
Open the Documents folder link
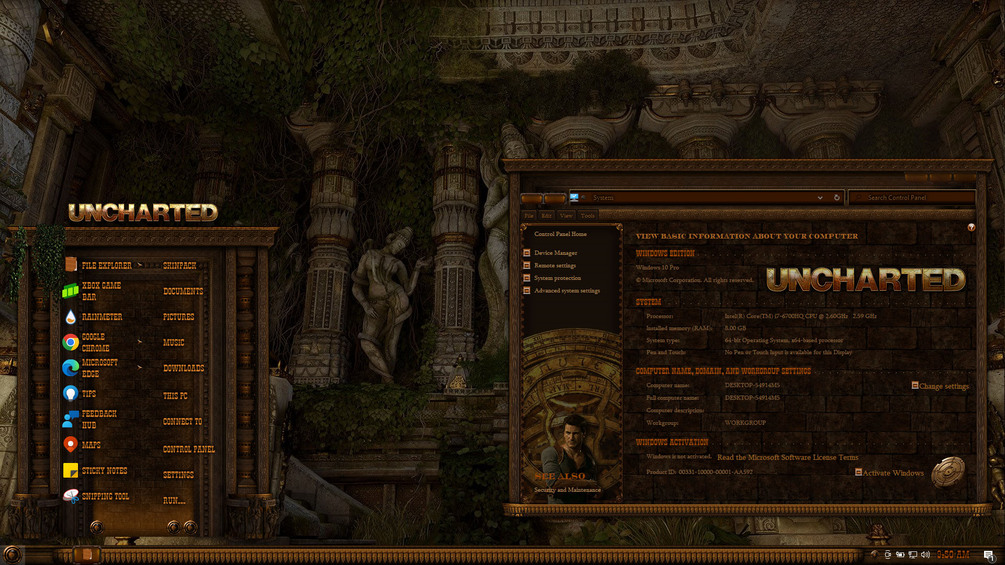183,292
